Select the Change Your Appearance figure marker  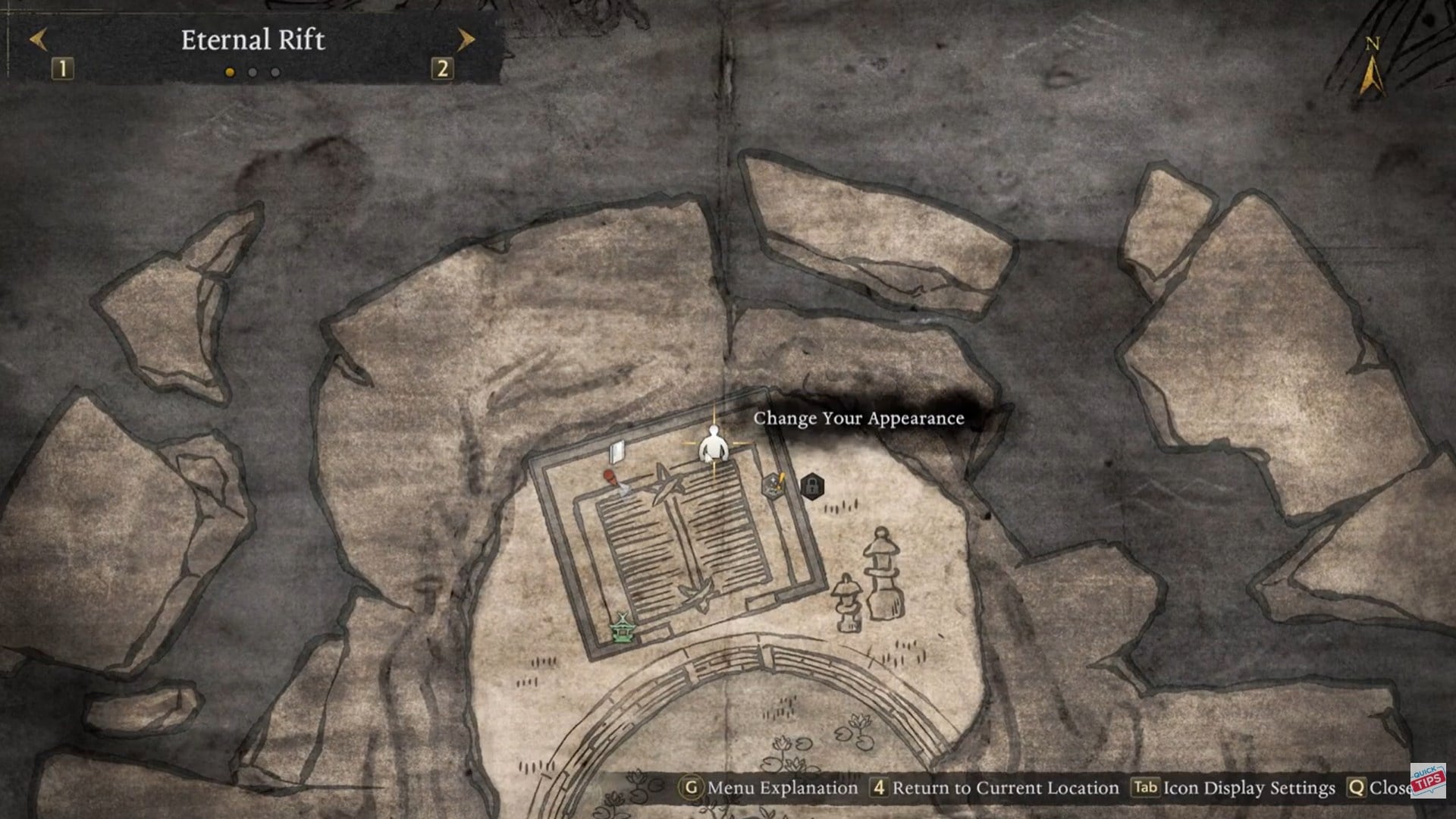(x=713, y=445)
